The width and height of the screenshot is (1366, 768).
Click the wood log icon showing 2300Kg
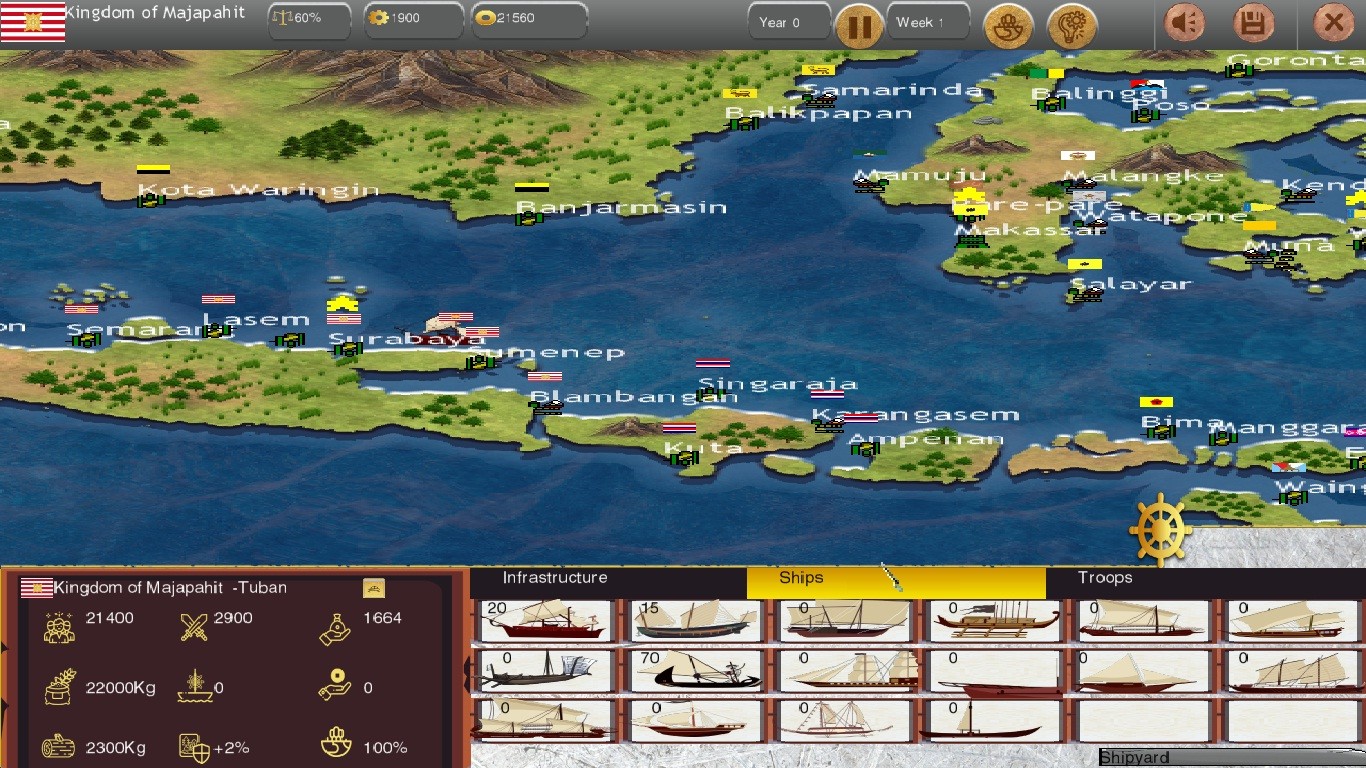(x=59, y=745)
